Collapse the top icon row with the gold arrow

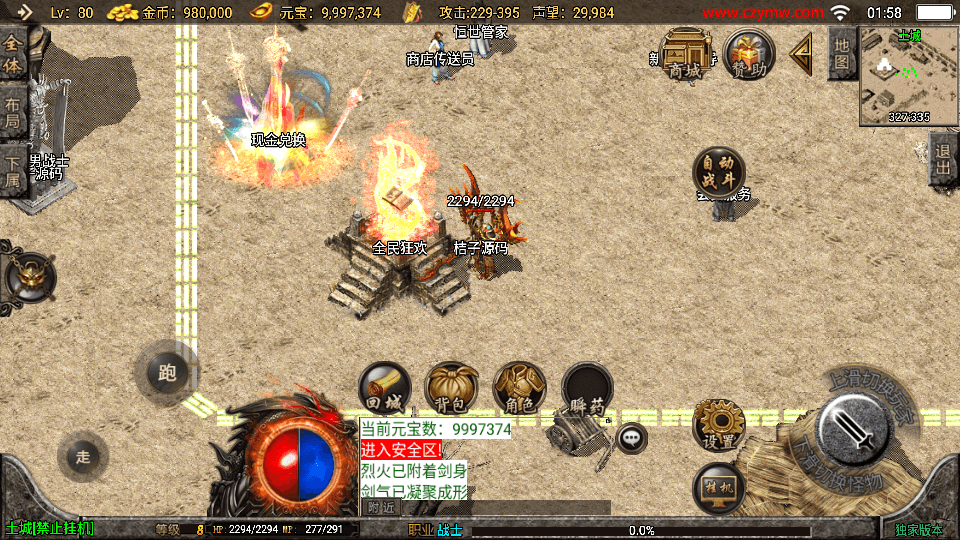(x=801, y=54)
